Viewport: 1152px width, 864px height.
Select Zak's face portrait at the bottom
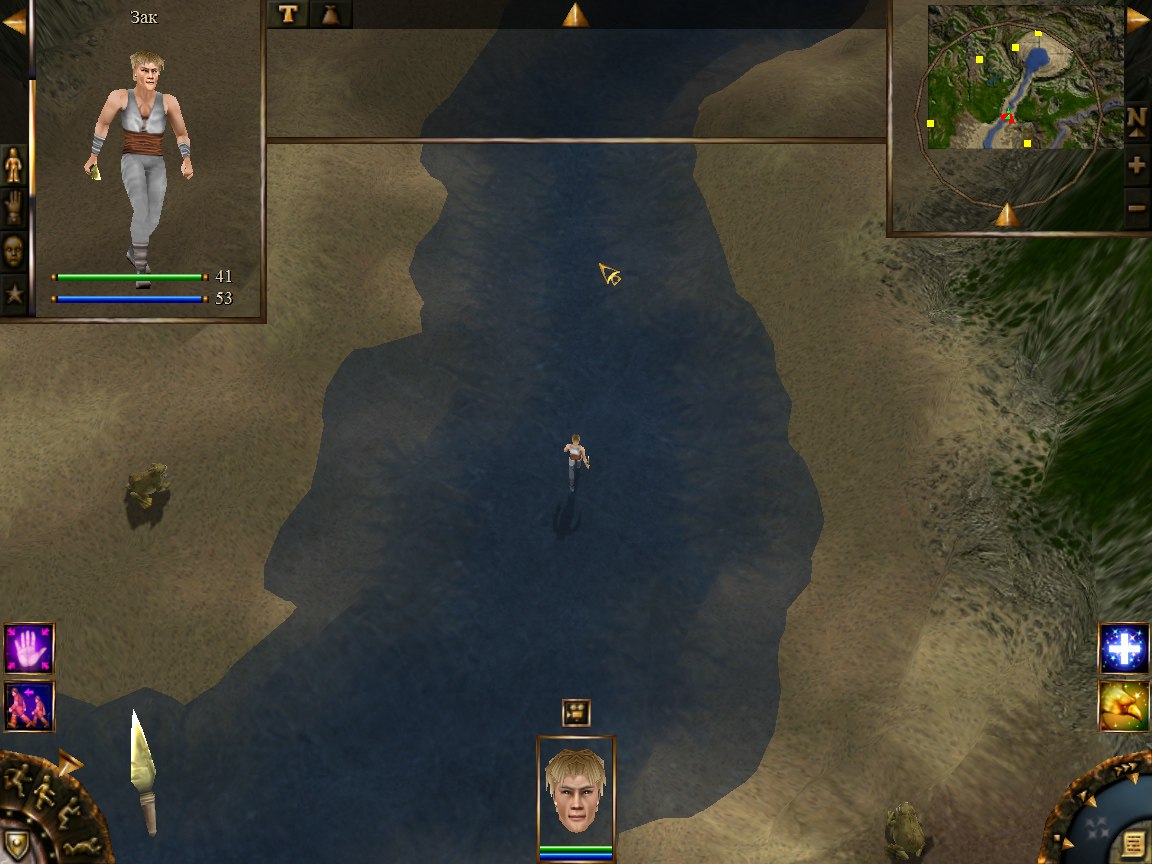pyautogui.click(x=576, y=792)
